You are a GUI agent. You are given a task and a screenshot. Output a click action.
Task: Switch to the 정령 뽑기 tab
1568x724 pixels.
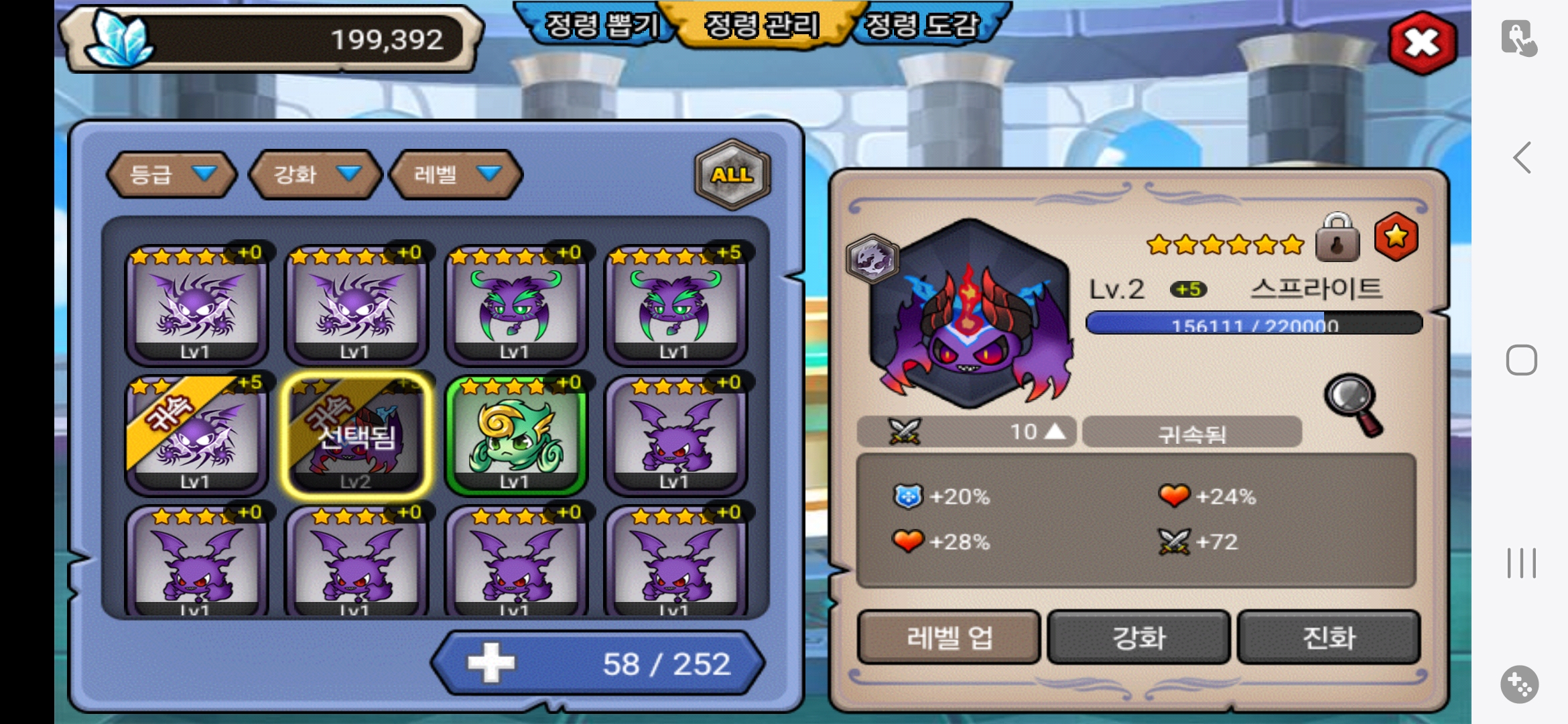pyautogui.click(x=601, y=26)
